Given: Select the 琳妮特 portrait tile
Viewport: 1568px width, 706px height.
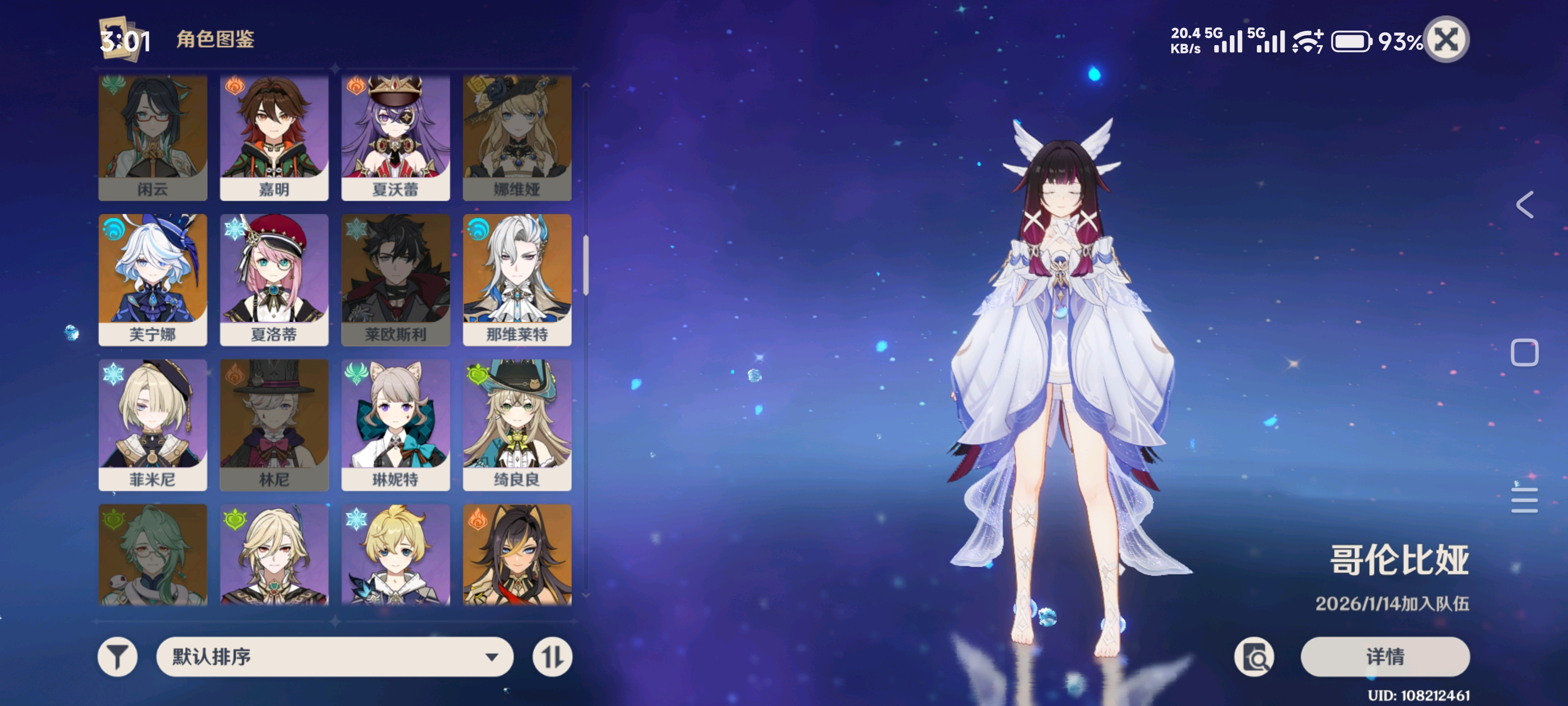Looking at the screenshot, I should pyautogui.click(x=395, y=425).
